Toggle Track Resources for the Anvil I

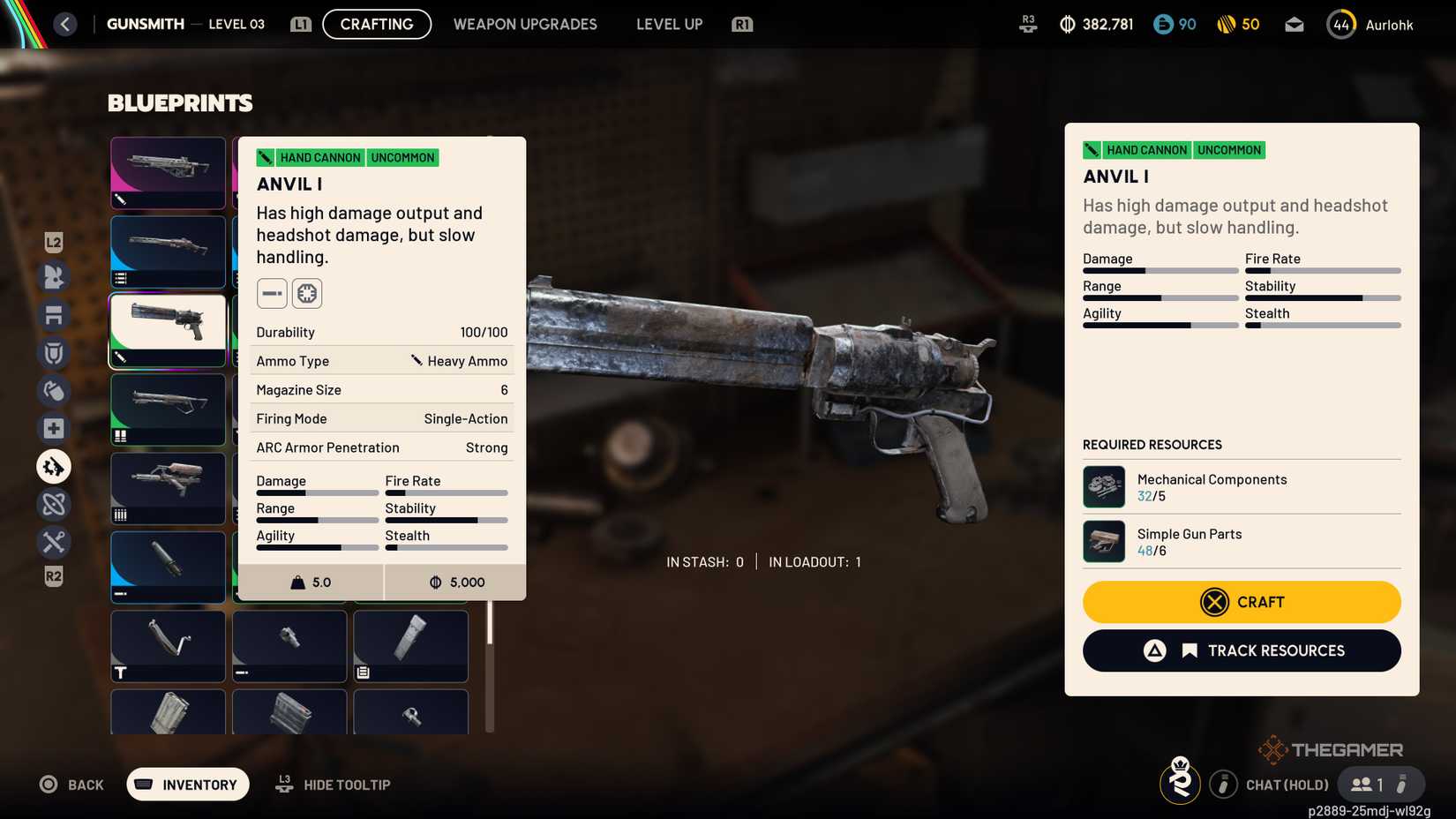(x=1241, y=650)
